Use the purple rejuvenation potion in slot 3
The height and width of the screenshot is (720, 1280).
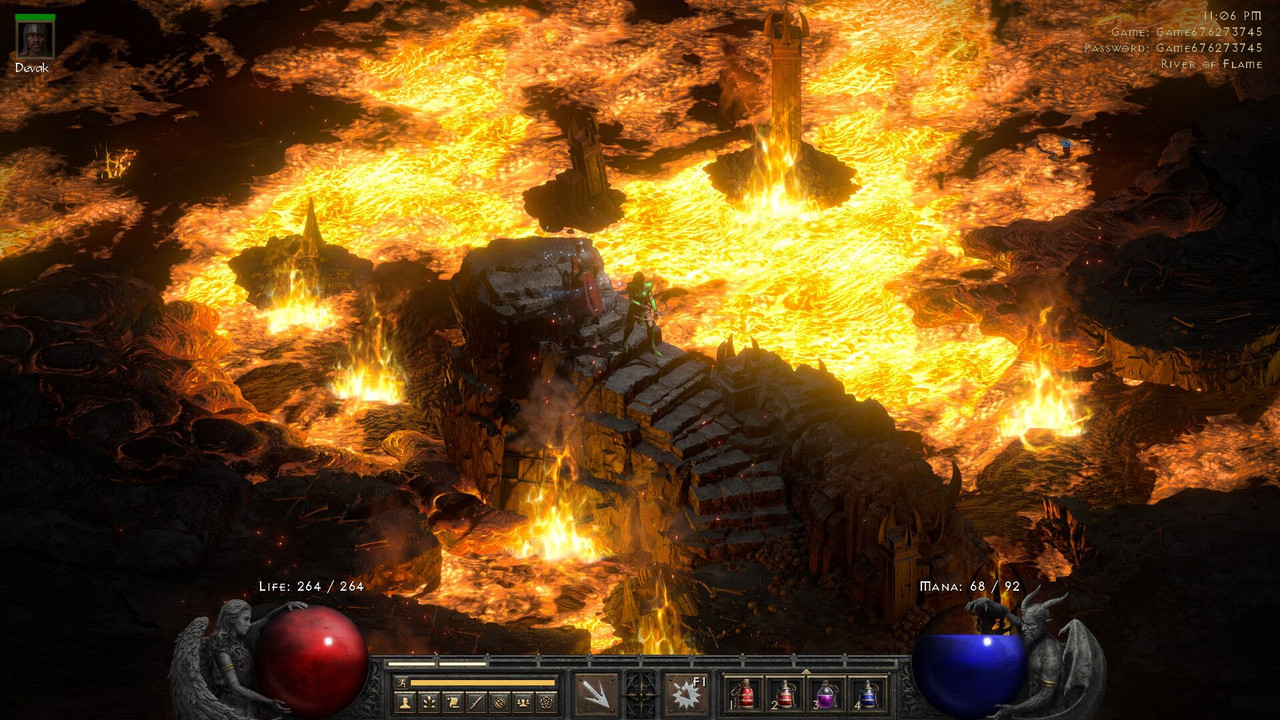(x=826, y=694)
